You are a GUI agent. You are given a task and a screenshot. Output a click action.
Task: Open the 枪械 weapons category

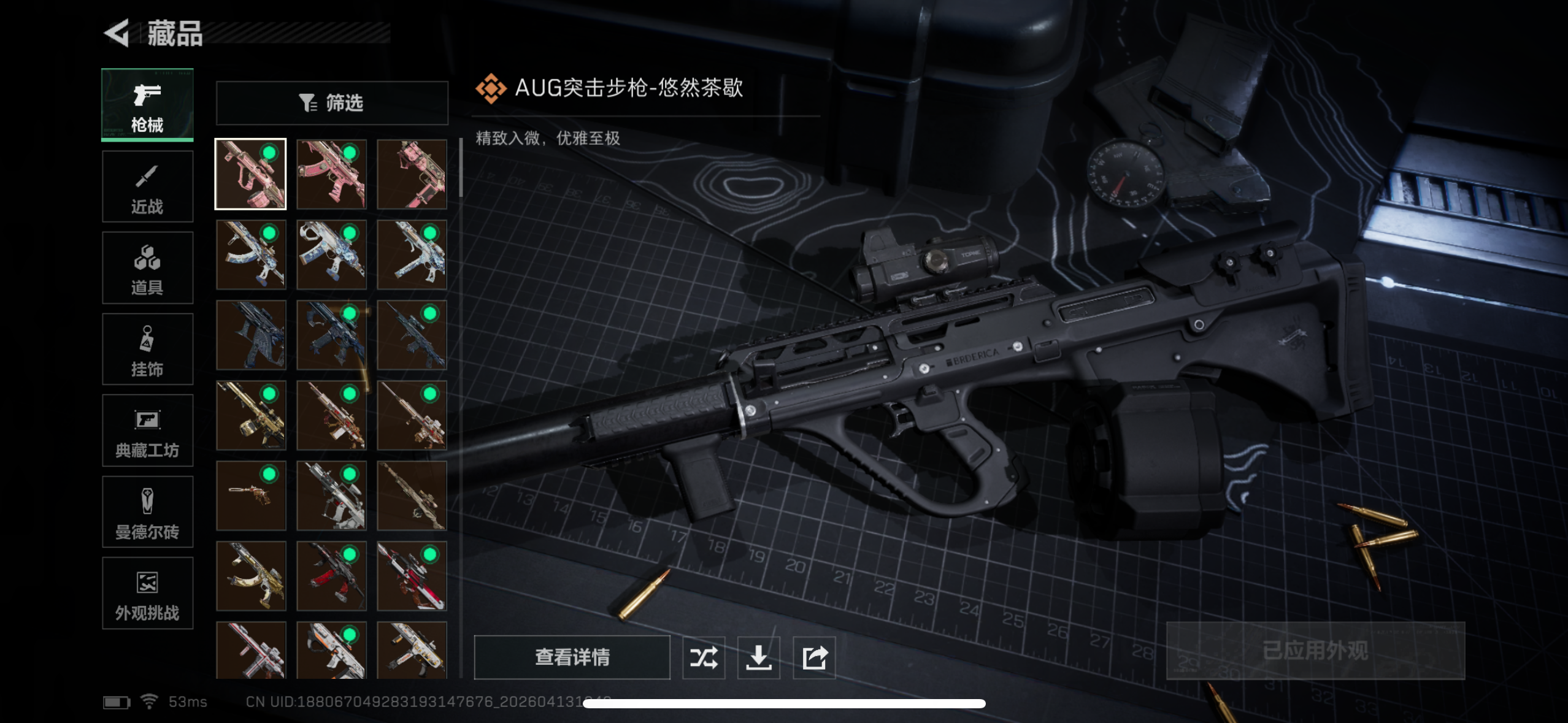pyautogui.click(x=147, y=105)
